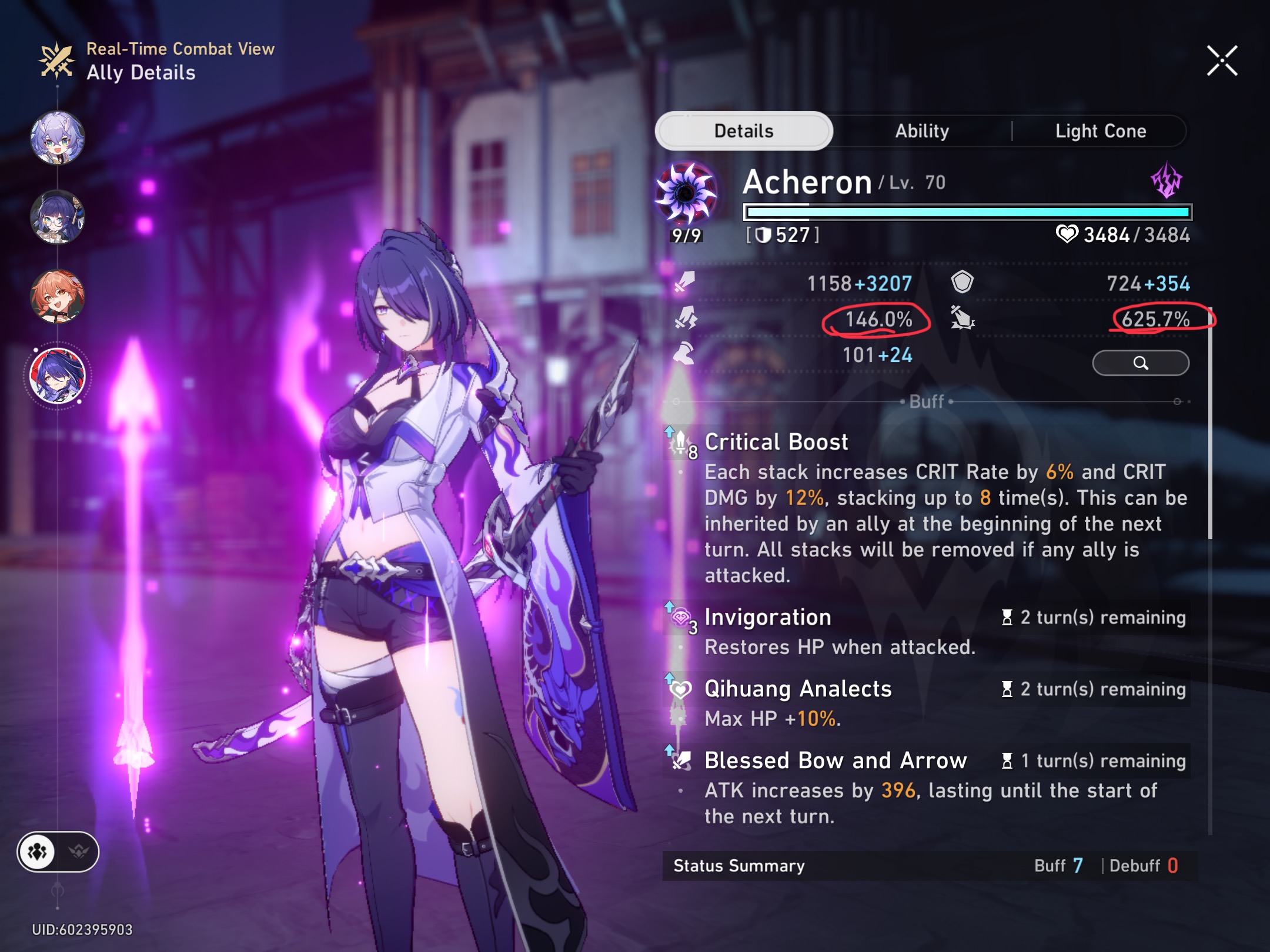
Task: Click the Blessed Bow and Arrow buff icon
Action: [x=680, y=760]
